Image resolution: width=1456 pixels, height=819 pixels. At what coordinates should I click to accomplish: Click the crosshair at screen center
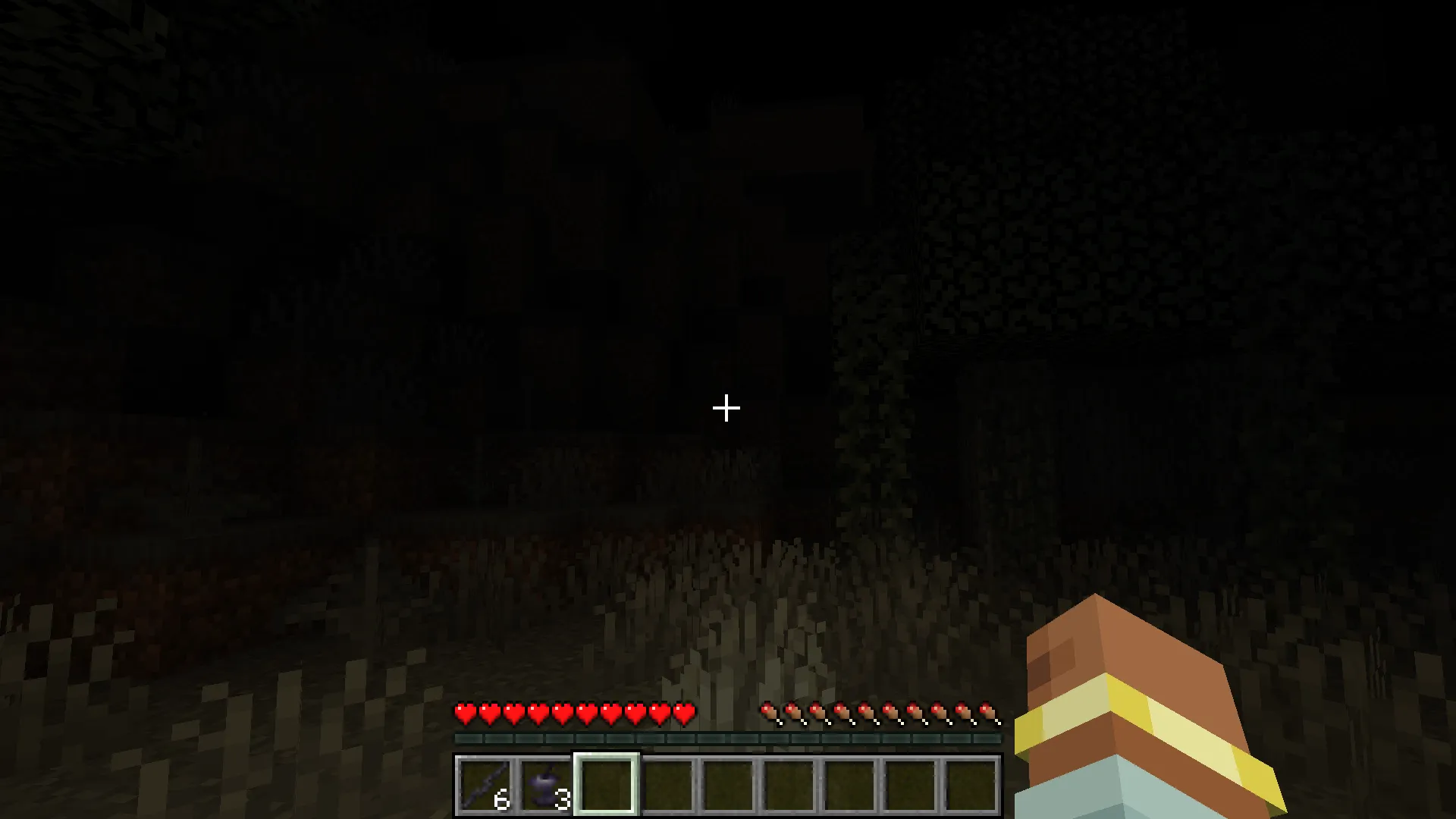tap(726, 409)
